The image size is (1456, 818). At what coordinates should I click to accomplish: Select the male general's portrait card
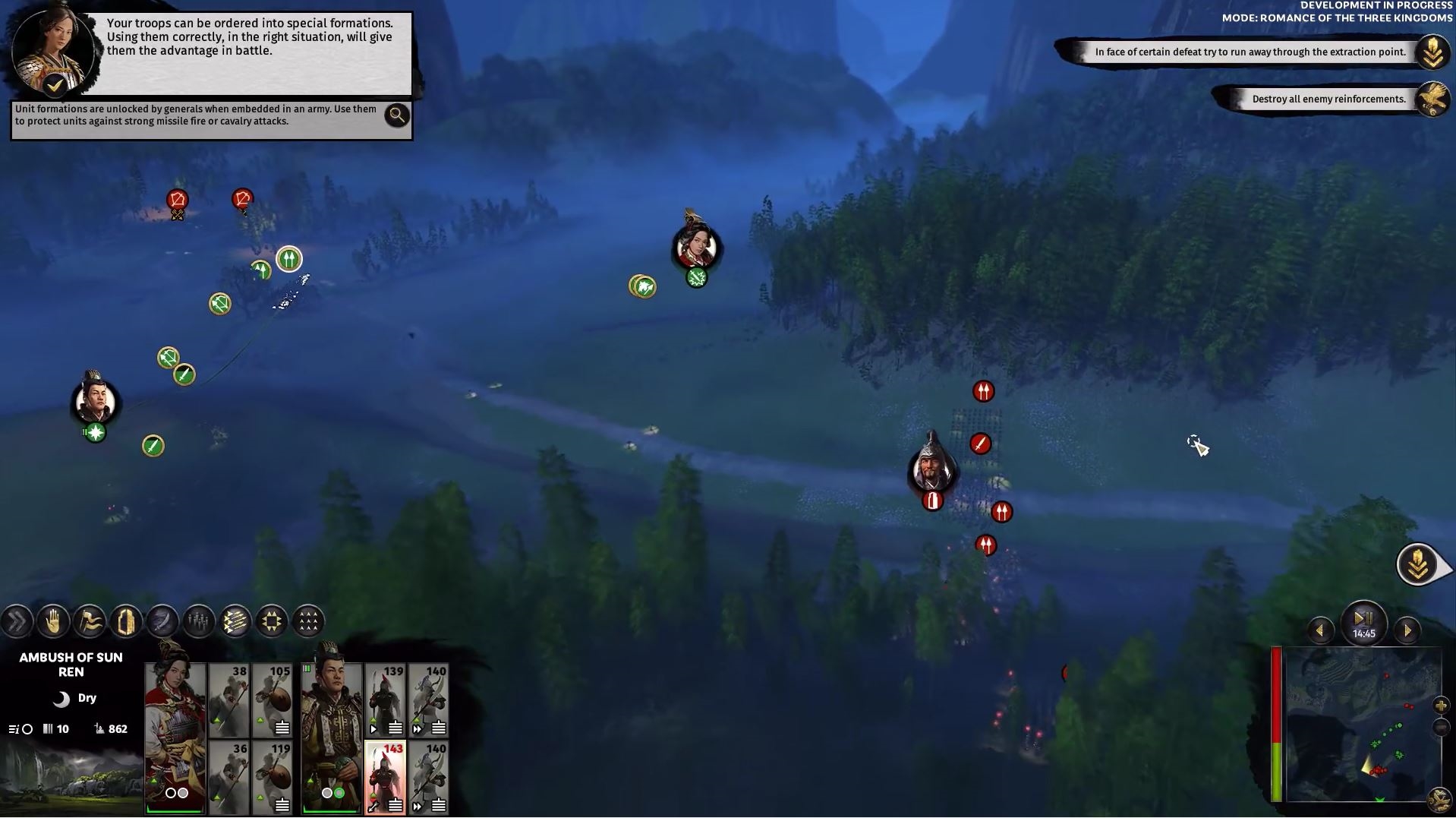point(331,738)
